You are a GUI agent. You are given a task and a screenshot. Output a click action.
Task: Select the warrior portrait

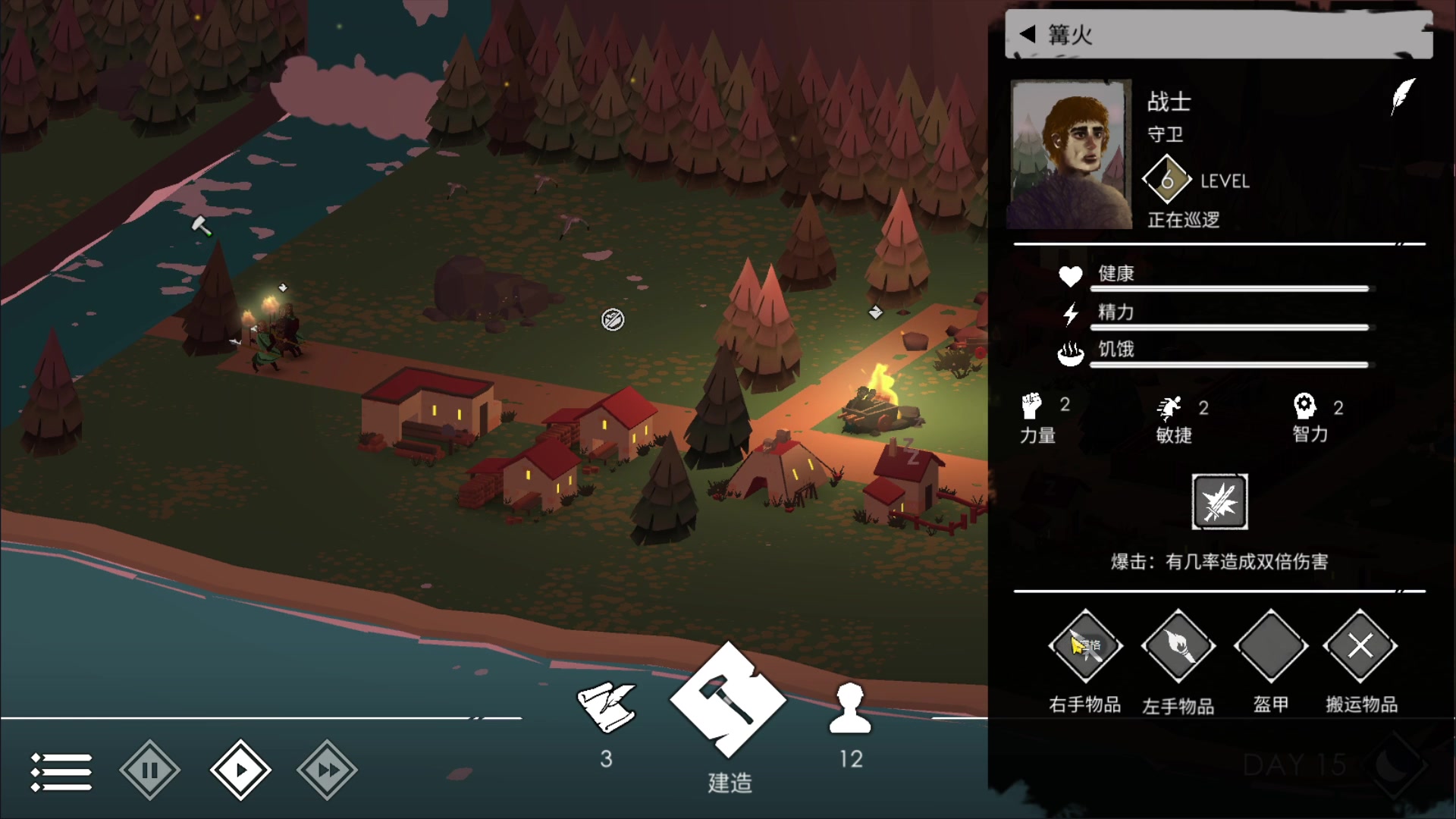click(x=1068, y=154)
